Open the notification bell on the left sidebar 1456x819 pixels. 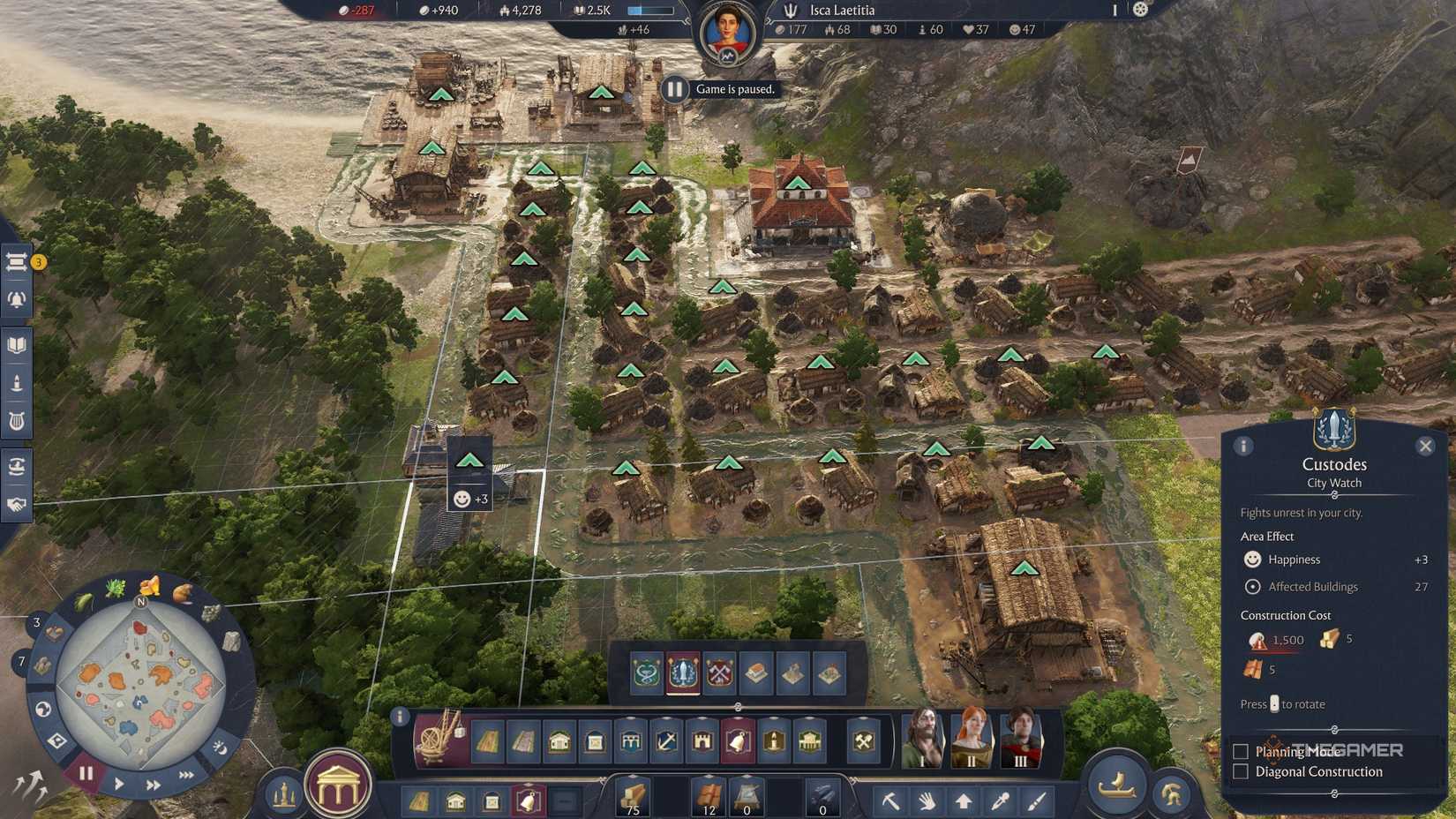pos(15,299)
